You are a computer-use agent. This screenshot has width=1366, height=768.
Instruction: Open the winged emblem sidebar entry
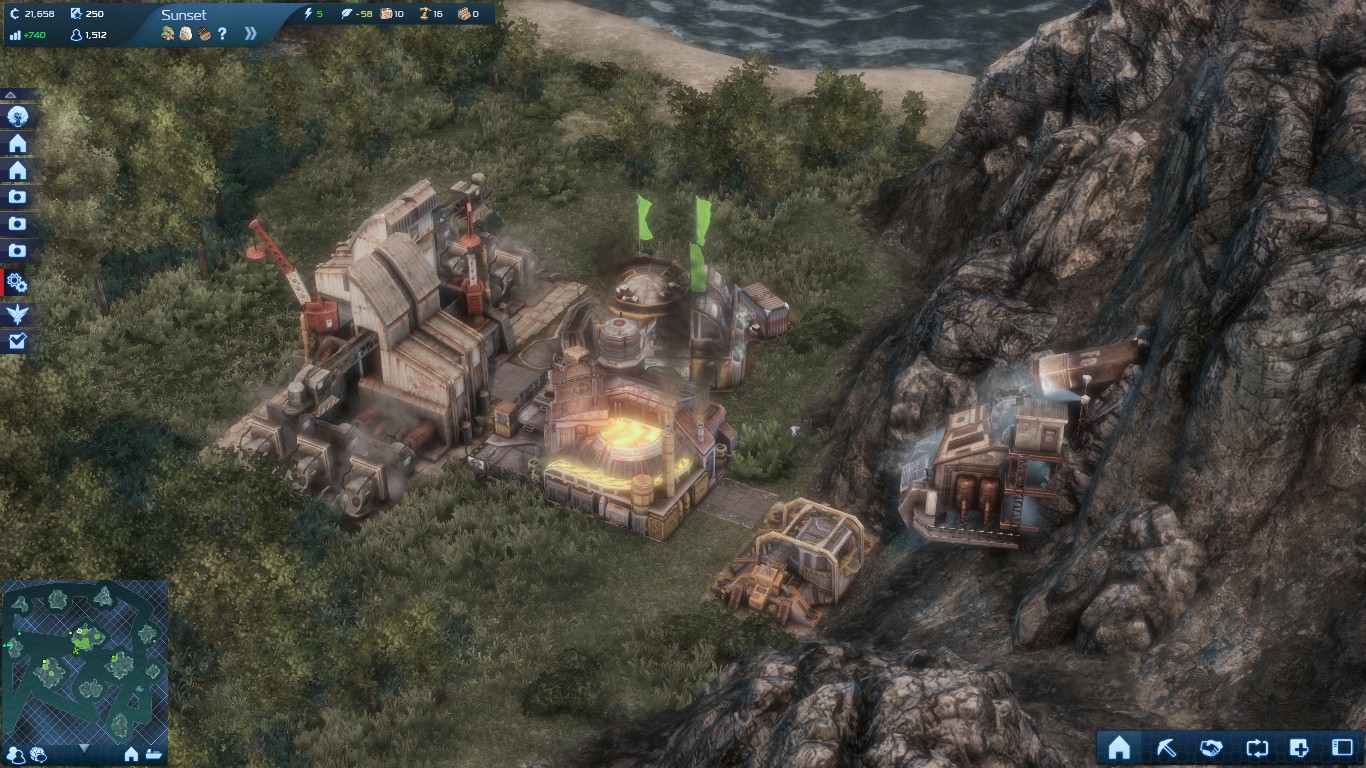18,315
